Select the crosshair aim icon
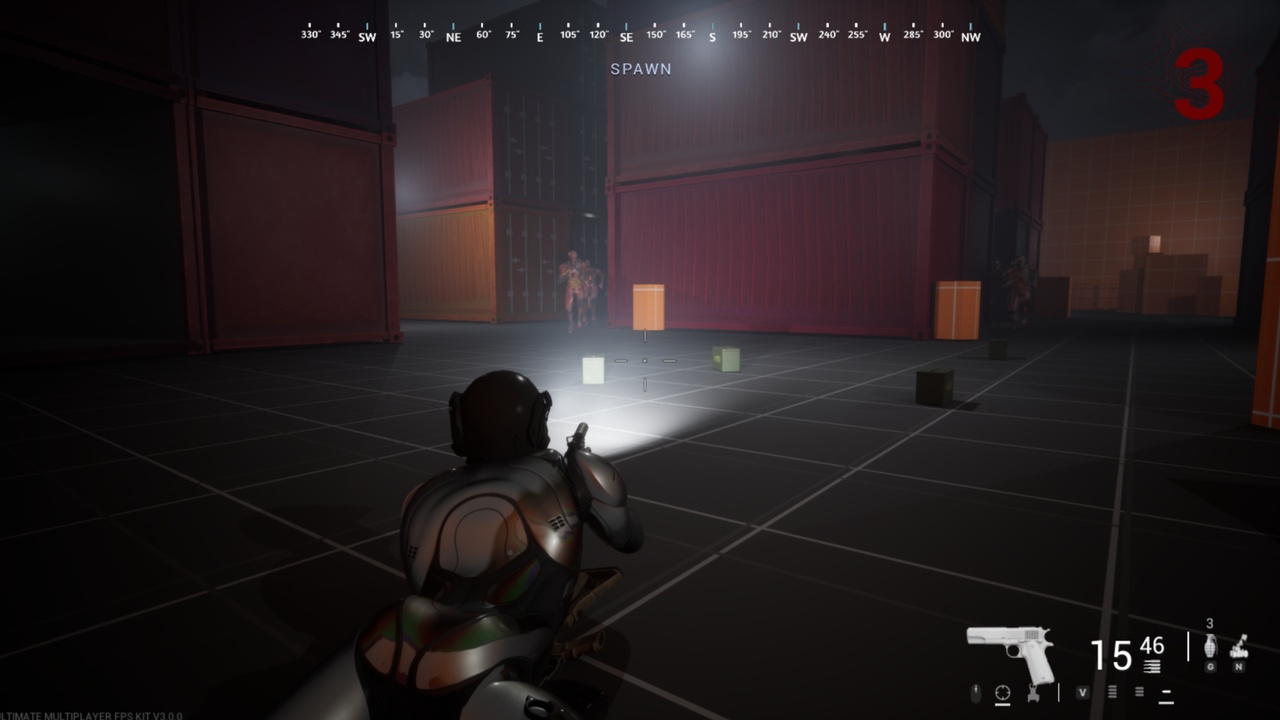 [x=1002, y=690]
